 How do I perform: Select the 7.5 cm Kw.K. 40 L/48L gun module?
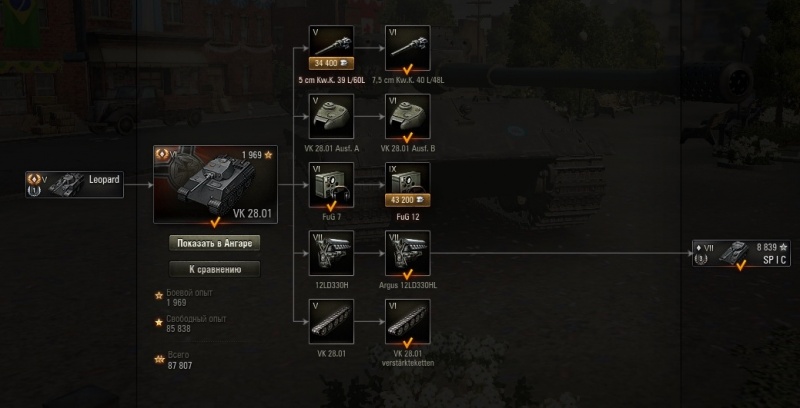407,46
